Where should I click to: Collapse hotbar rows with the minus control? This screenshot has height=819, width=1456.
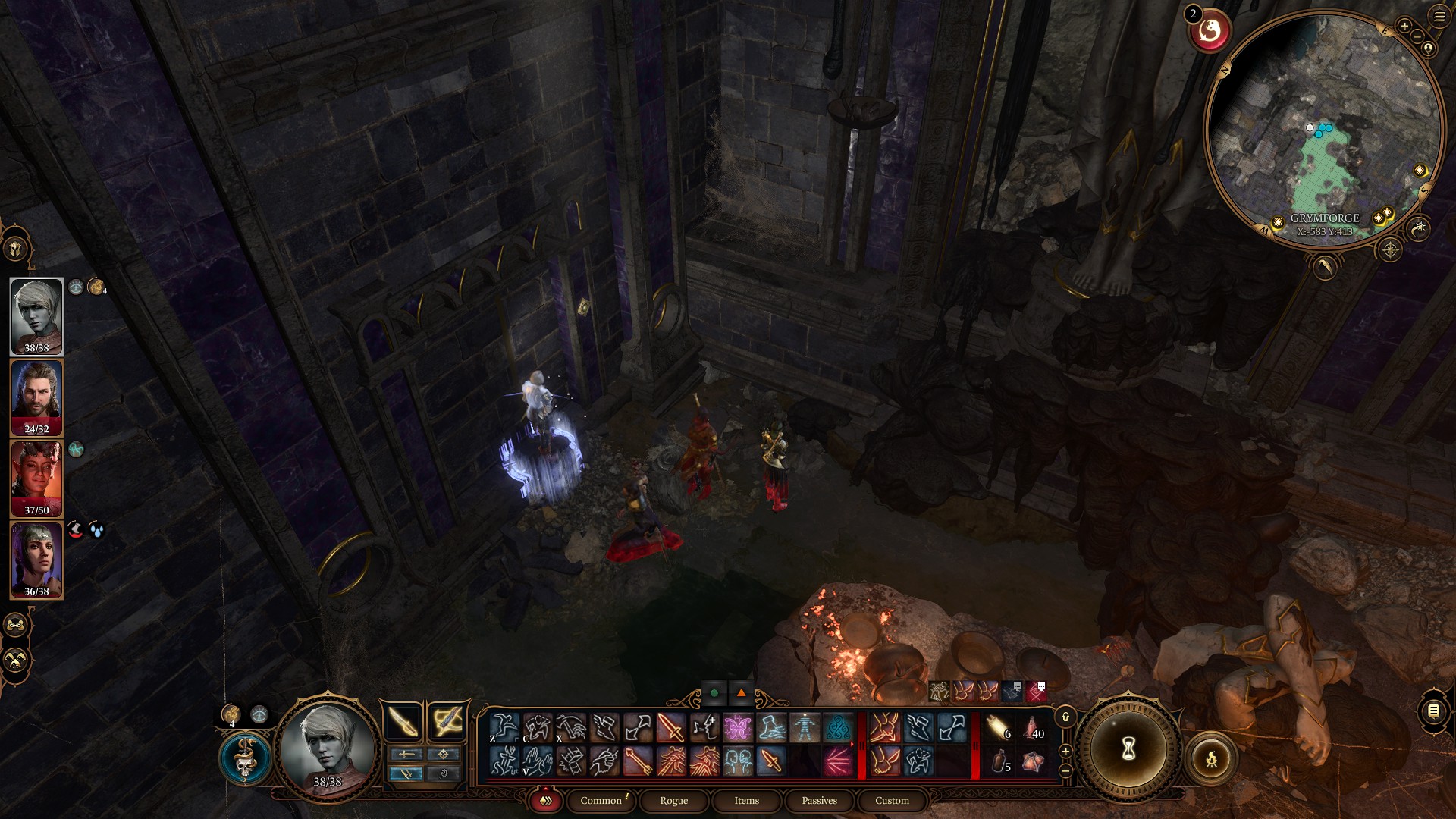point(1065,771)
